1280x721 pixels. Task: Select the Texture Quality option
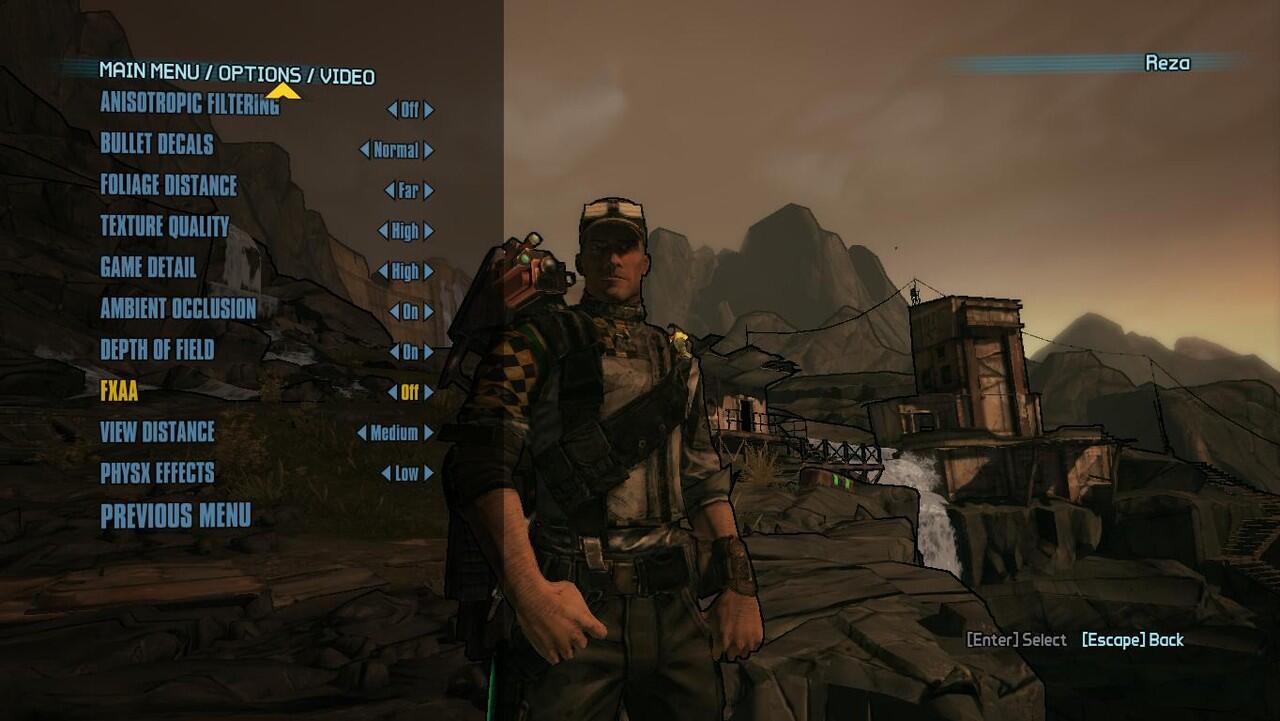[164, 226]
